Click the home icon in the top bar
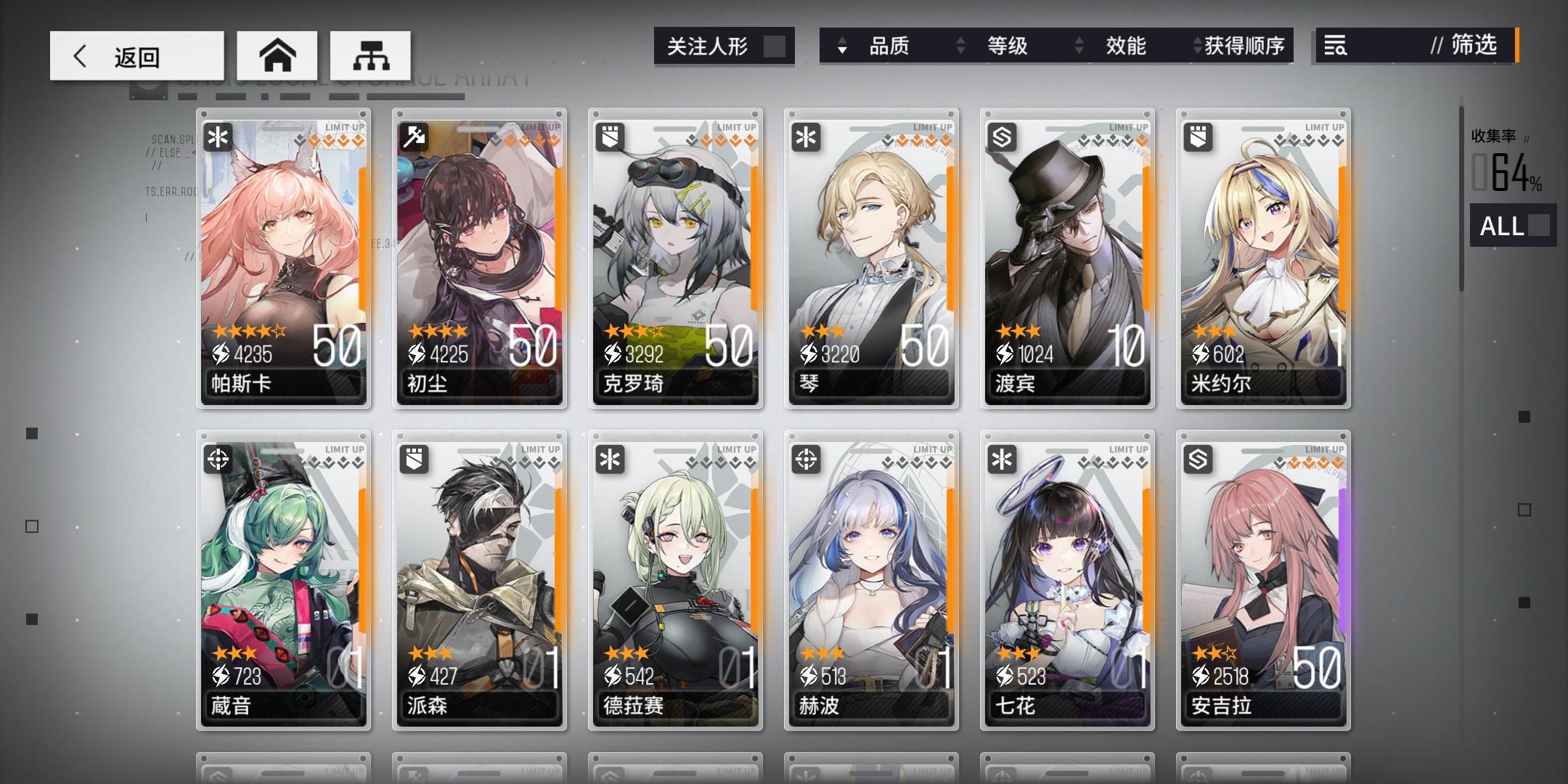This screenshot has width=1568, height=784. 278,54
